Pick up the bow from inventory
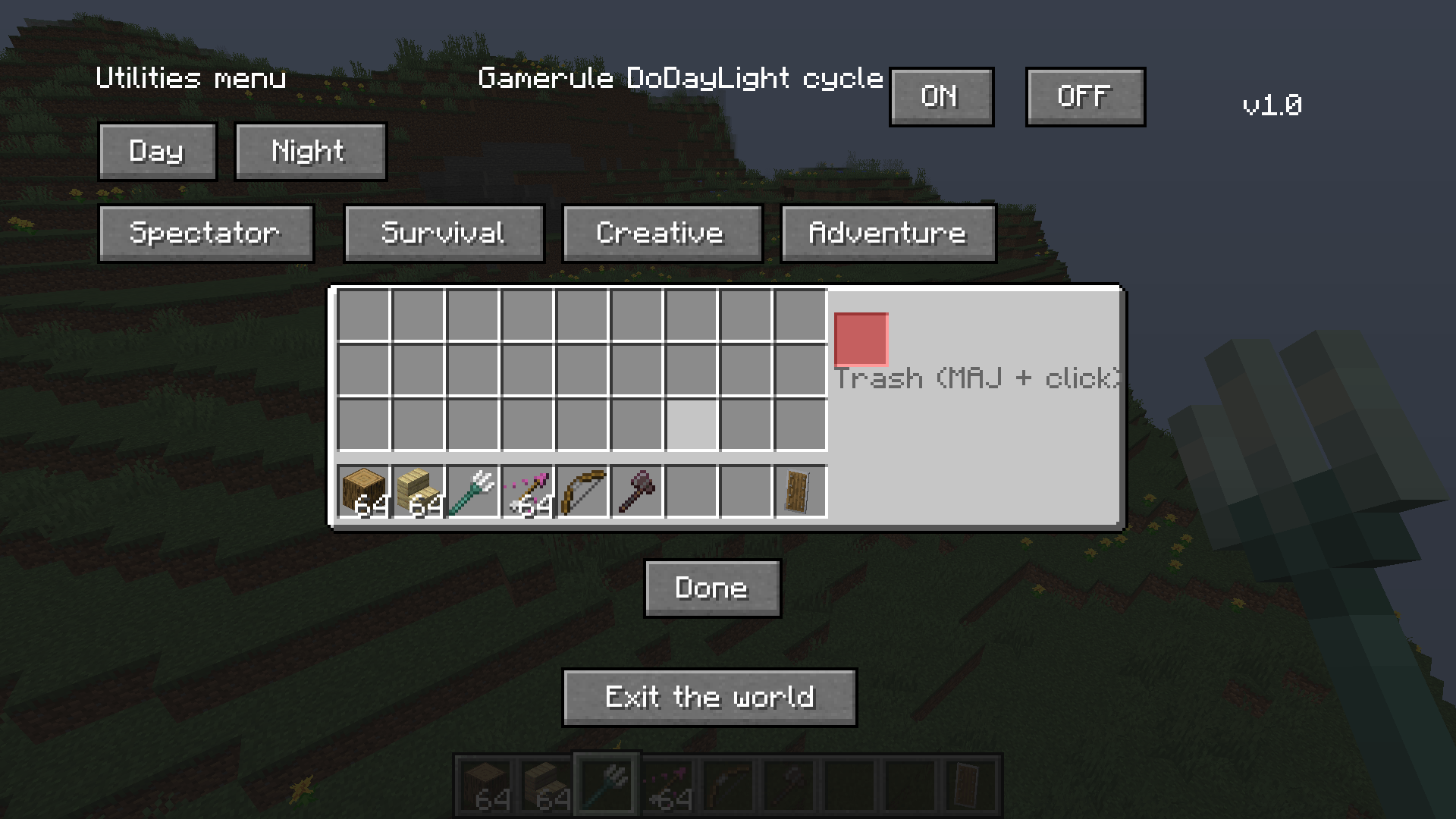 582,491
